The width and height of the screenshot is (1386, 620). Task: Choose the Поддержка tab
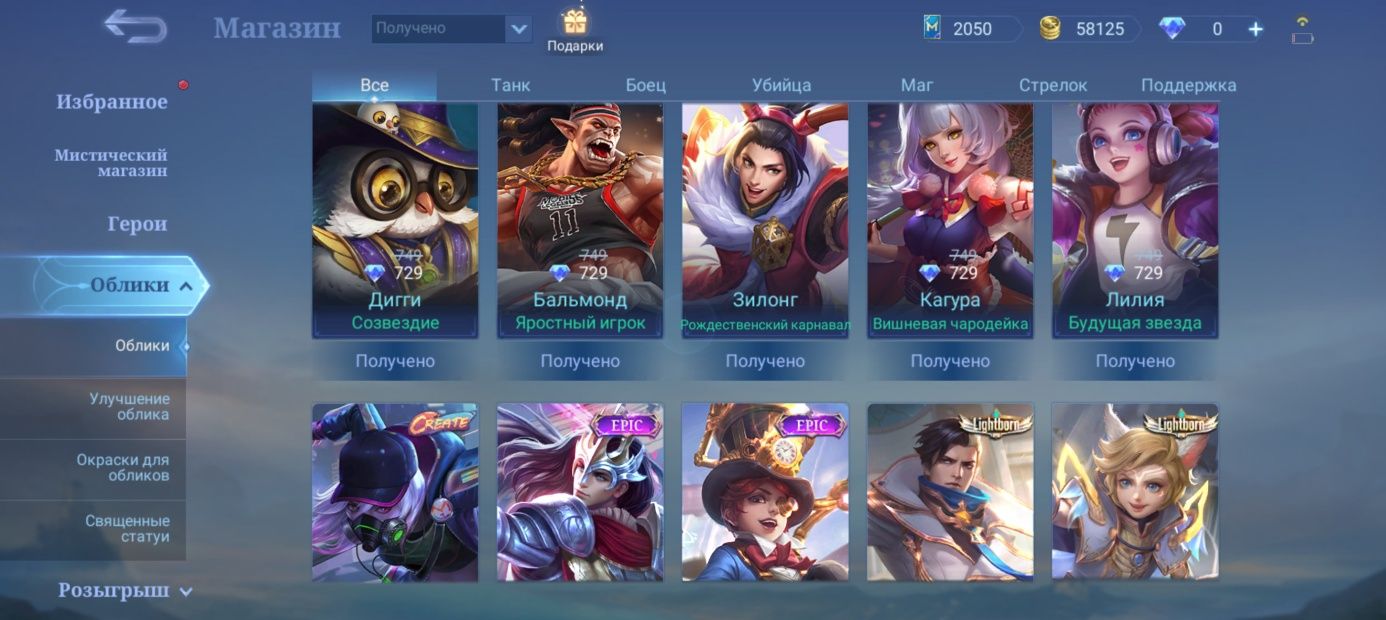(x=1188, y=86)
